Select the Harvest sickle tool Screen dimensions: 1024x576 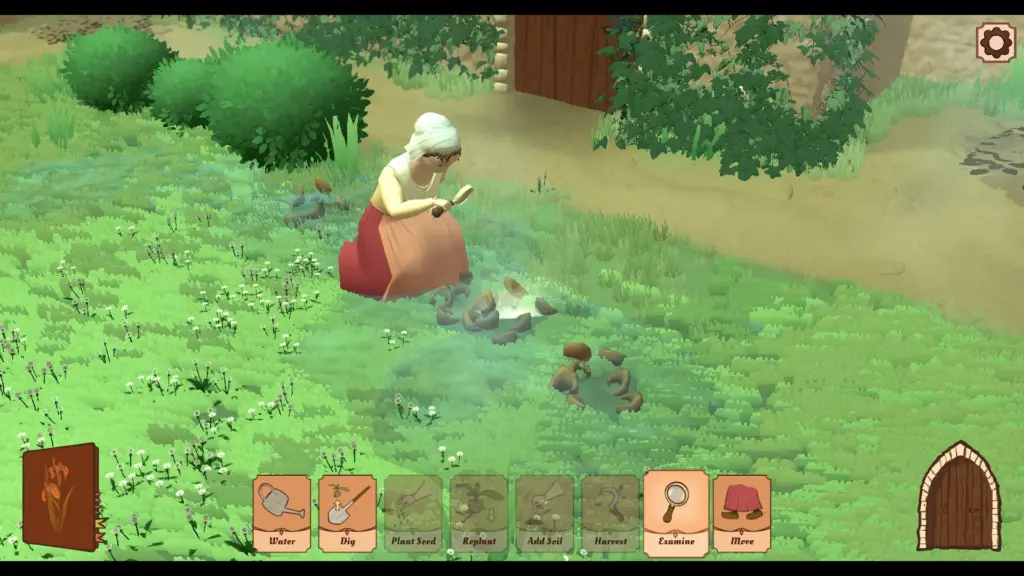(610, 513)
